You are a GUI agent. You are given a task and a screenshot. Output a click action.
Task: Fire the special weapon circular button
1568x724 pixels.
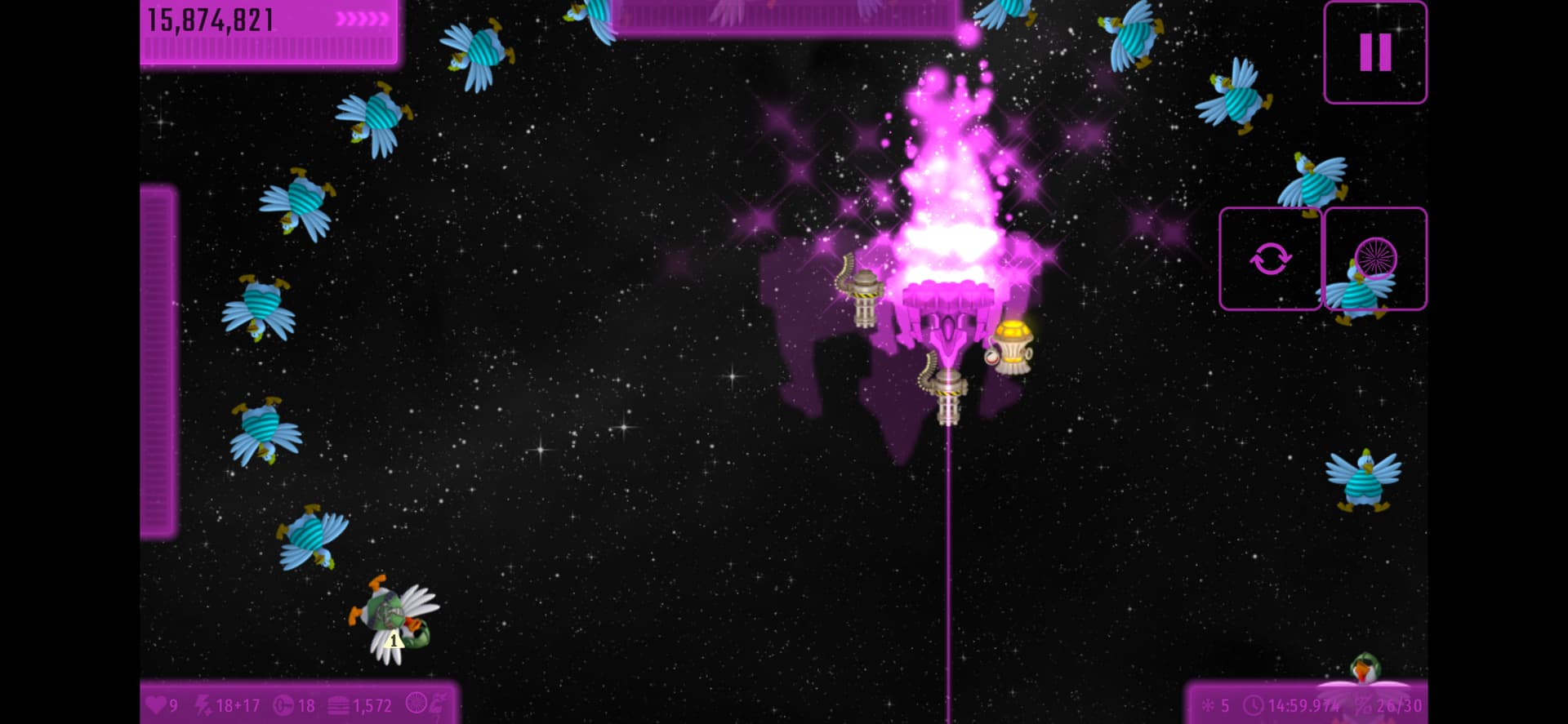pos(1375,259)
